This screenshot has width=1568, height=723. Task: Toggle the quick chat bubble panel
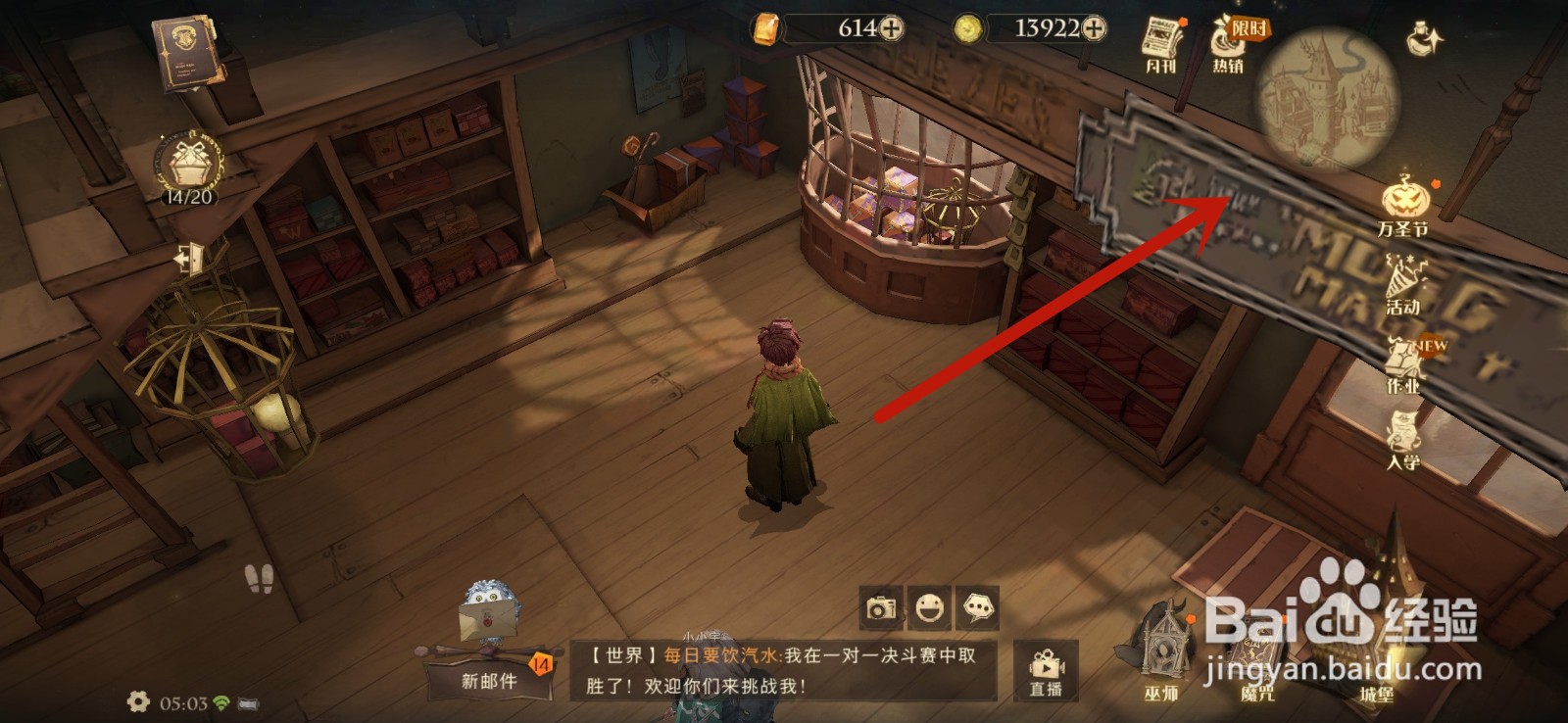(980, 607)
